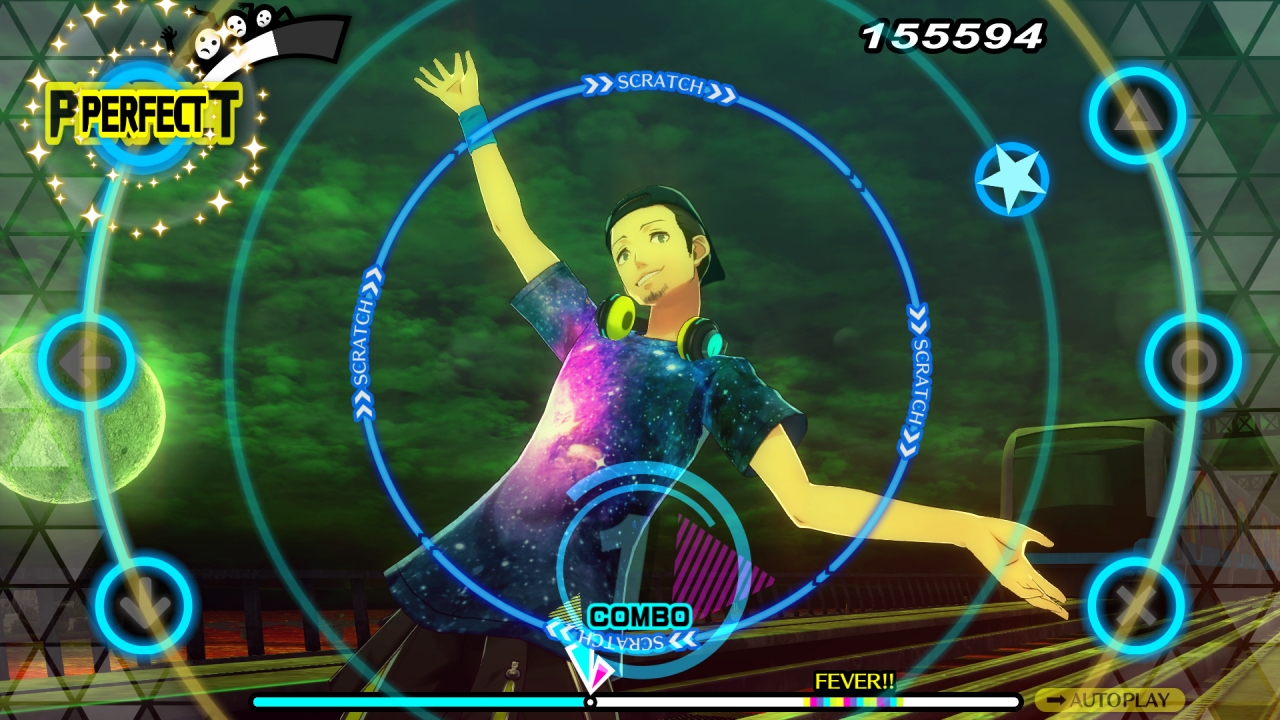This screenshot has height=720, width=1280.
Task: Click the score display reading 155594
Action: 952,35
